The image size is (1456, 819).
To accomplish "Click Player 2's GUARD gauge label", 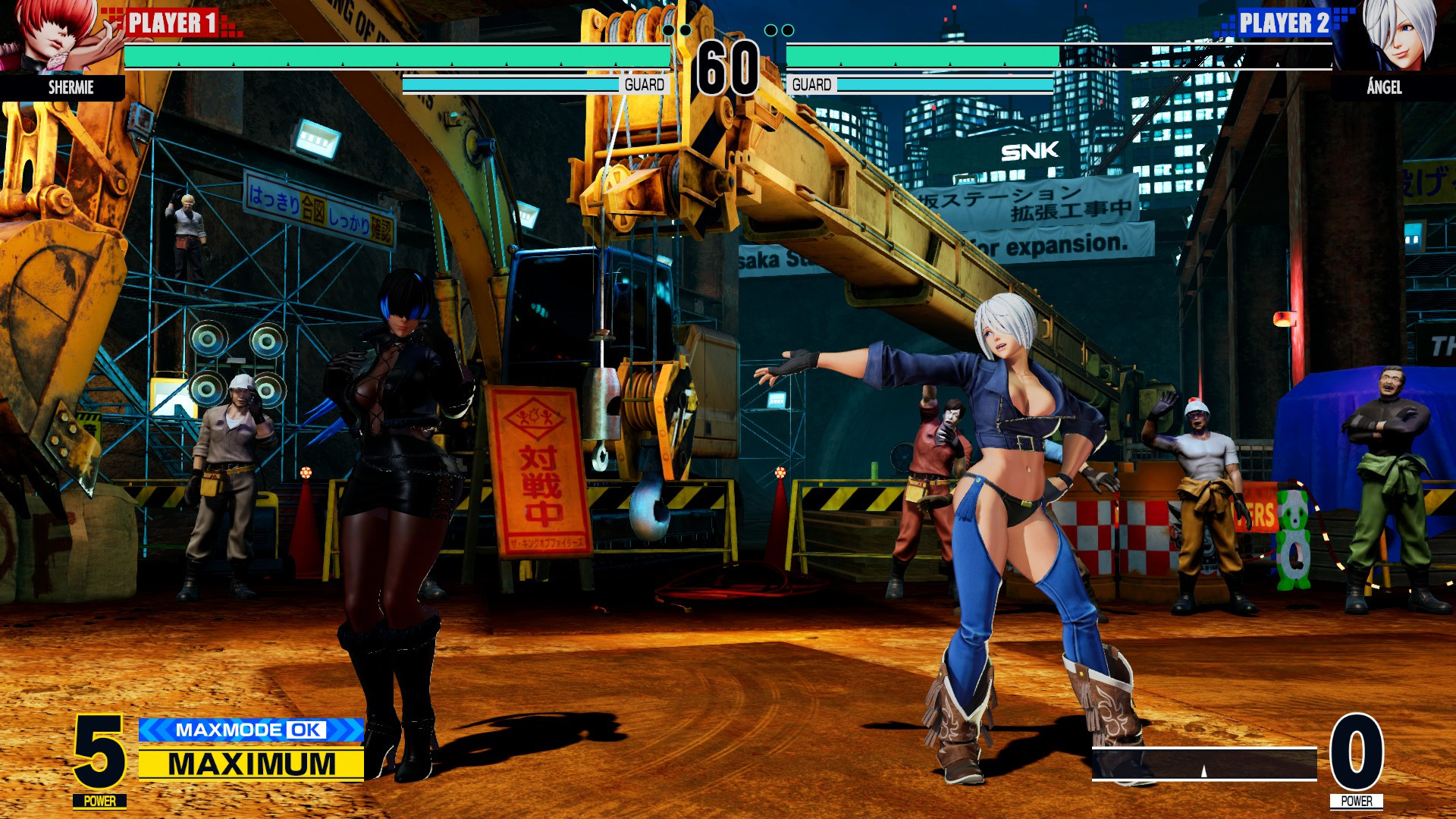I will coord(811,83).
